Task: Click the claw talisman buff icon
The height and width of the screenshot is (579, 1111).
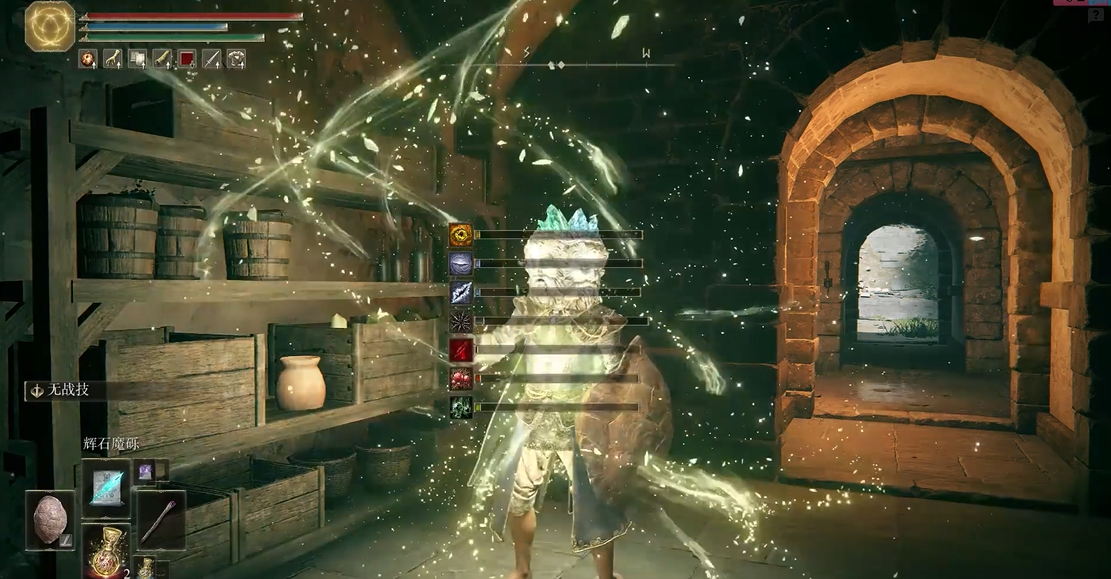Action: (112, 59)
